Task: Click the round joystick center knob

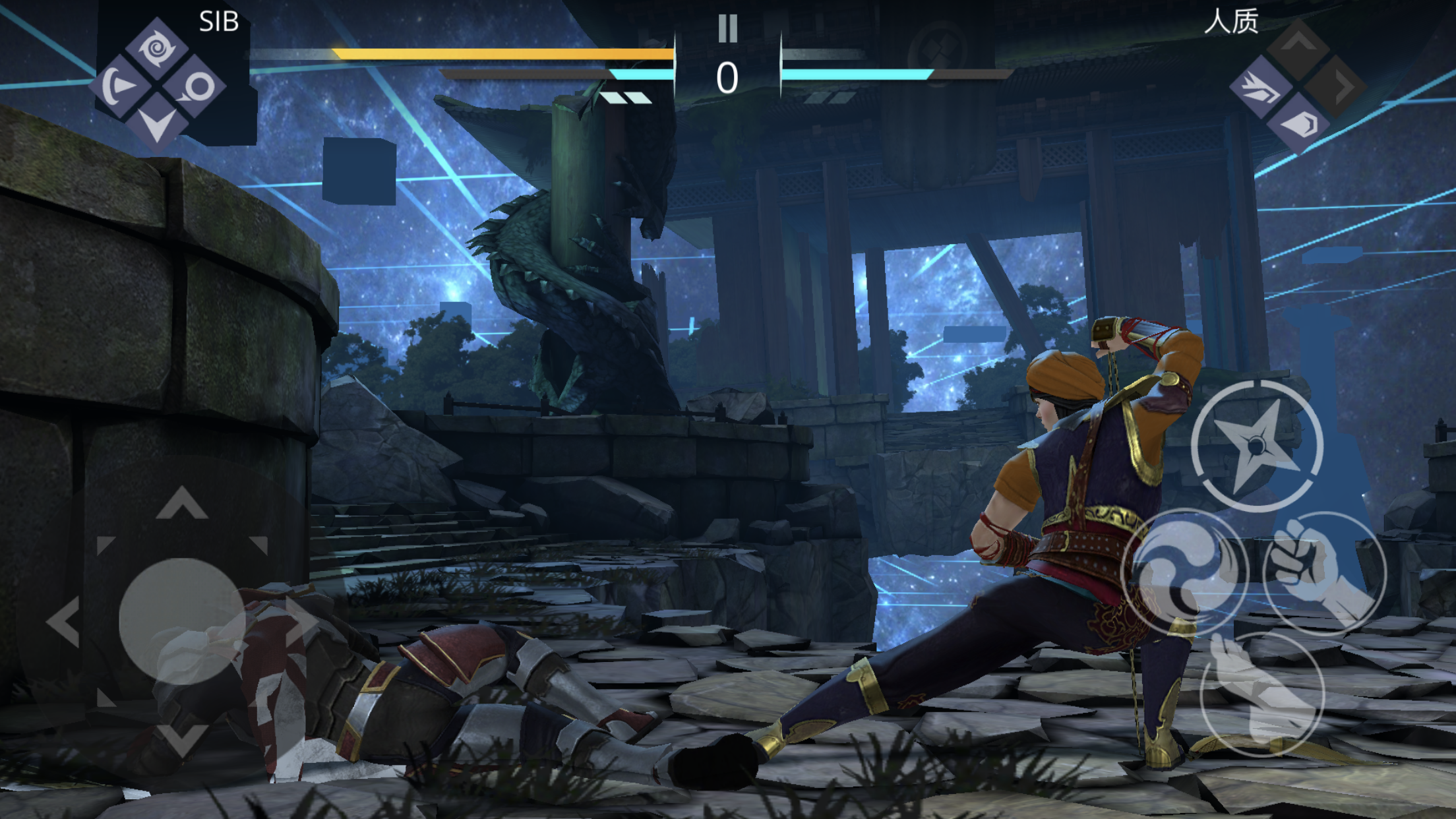Action: click(x=182, y=621)
